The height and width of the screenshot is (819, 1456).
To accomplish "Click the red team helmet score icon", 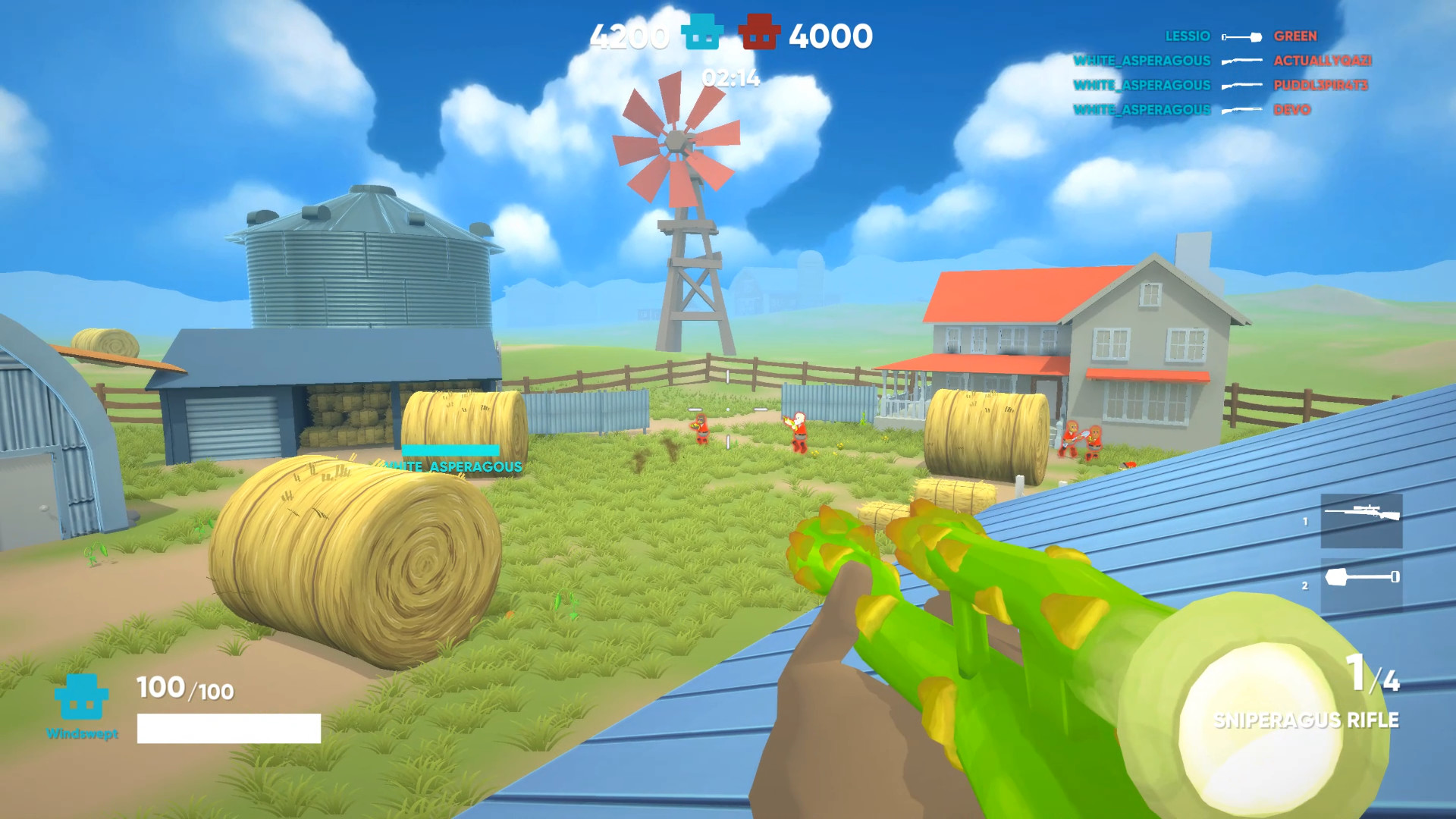I will click(x=759, y=33).
